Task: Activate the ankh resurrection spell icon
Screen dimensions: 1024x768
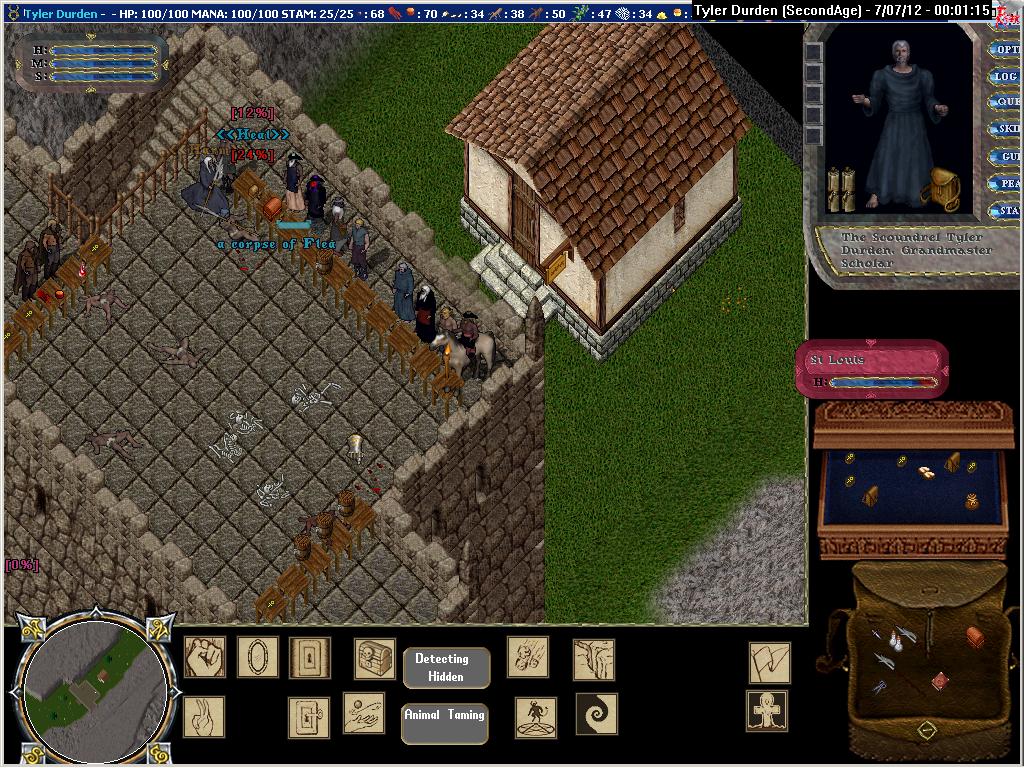Action: pyautogui.click(x=767, y=712)
